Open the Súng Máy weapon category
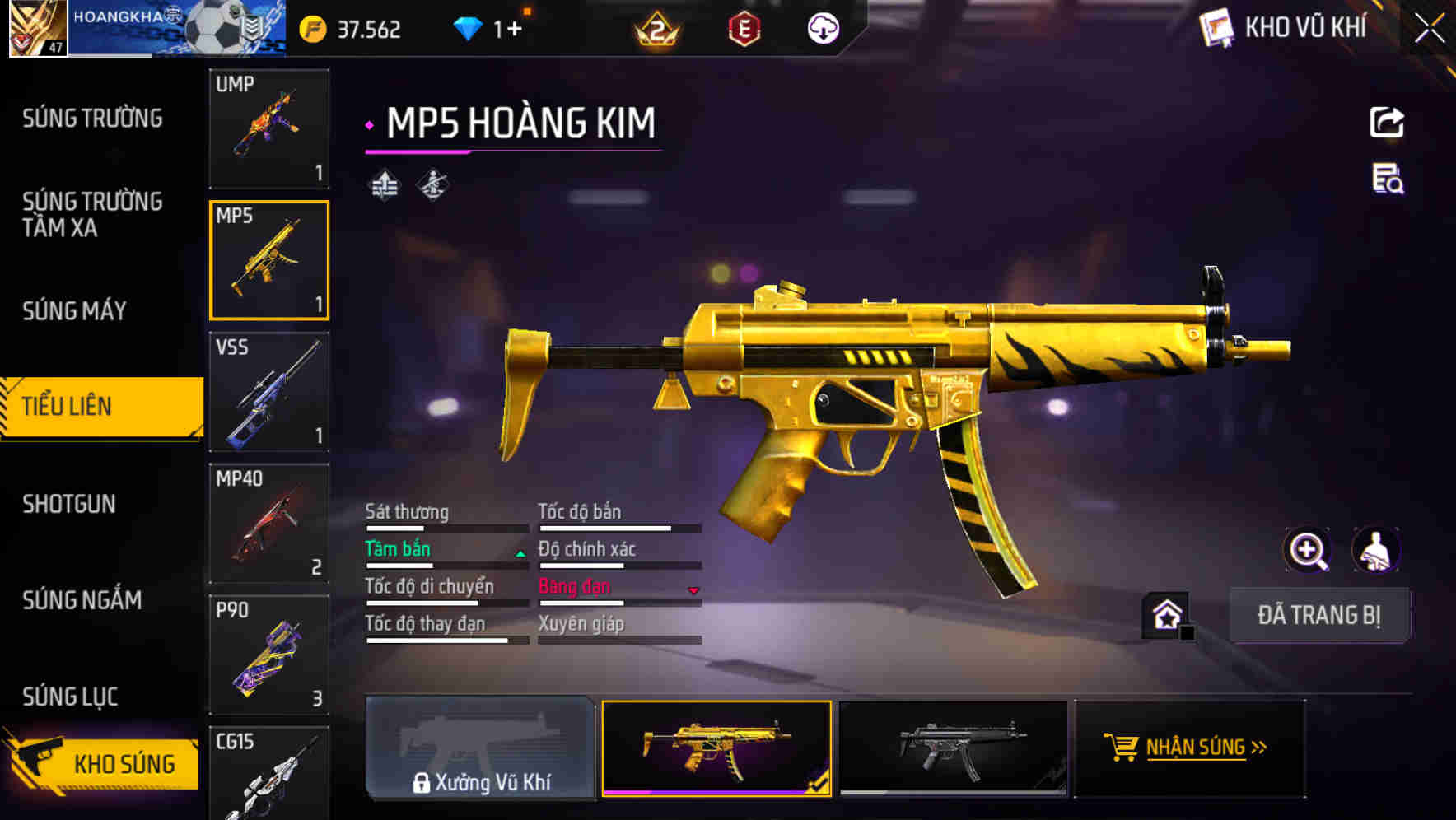 (75, 310)
